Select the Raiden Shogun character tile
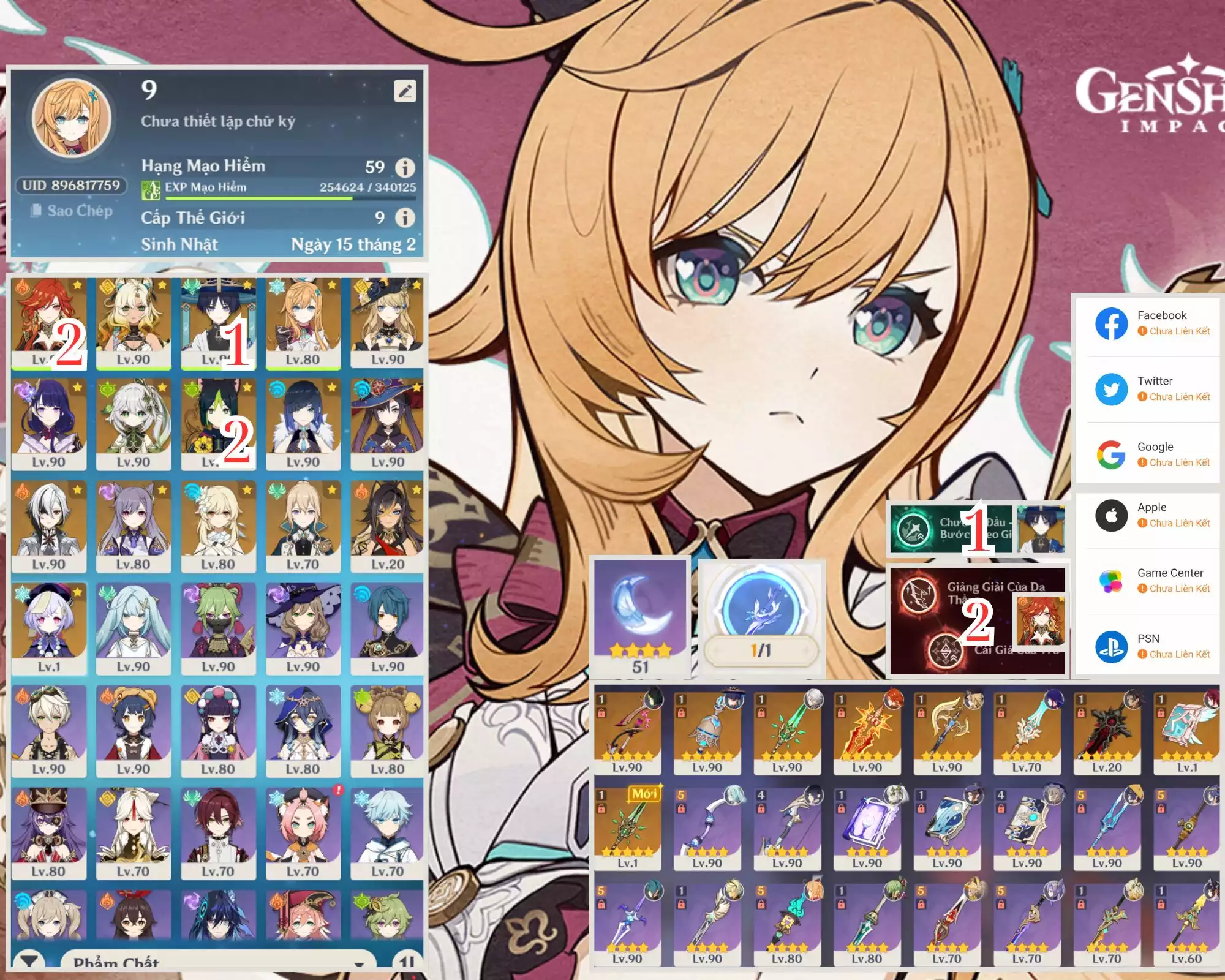1225x980 pixels. tap(48, 424)
